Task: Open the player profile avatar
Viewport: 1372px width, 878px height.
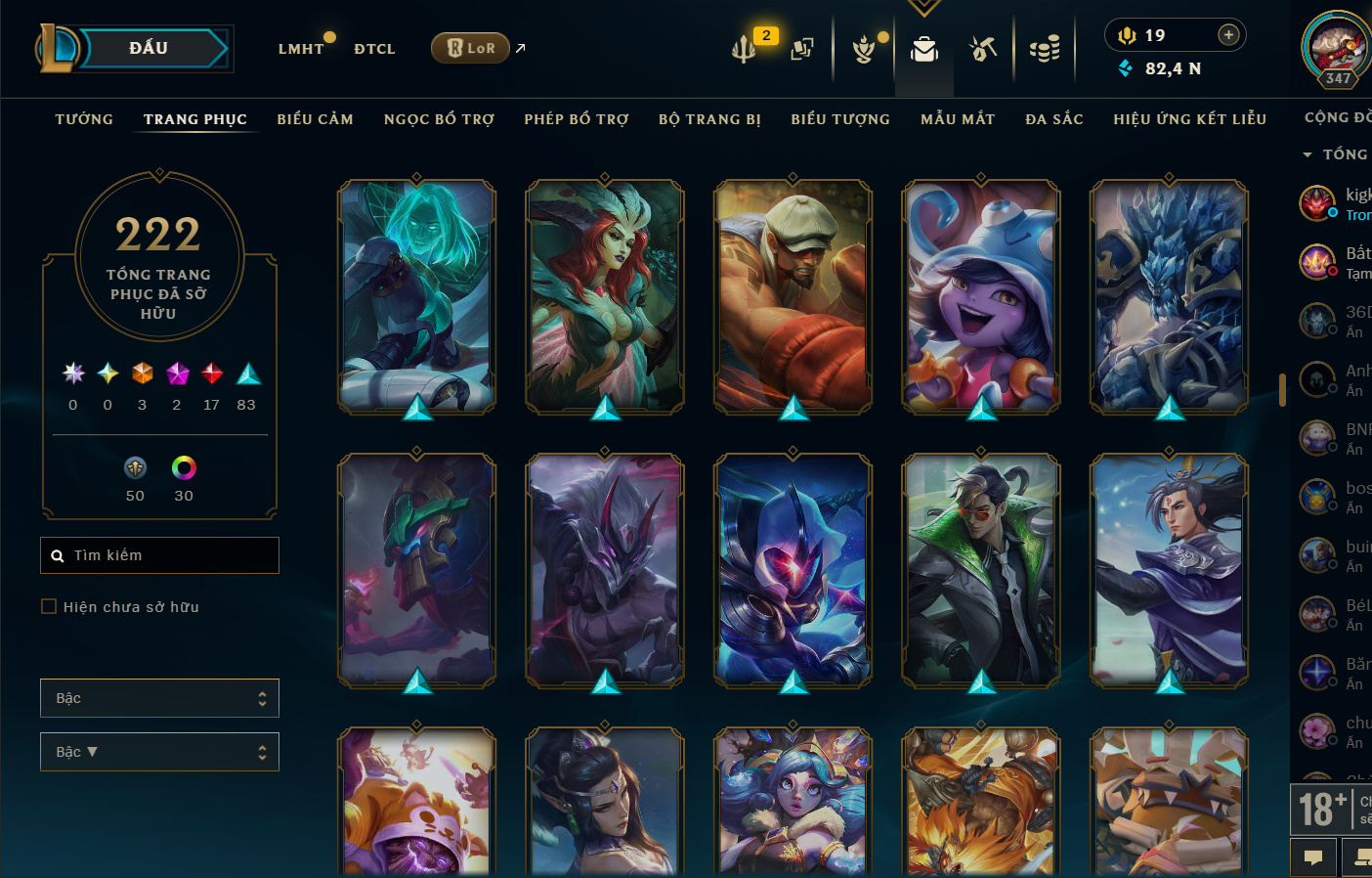Action: click(x=1336, y=46)
